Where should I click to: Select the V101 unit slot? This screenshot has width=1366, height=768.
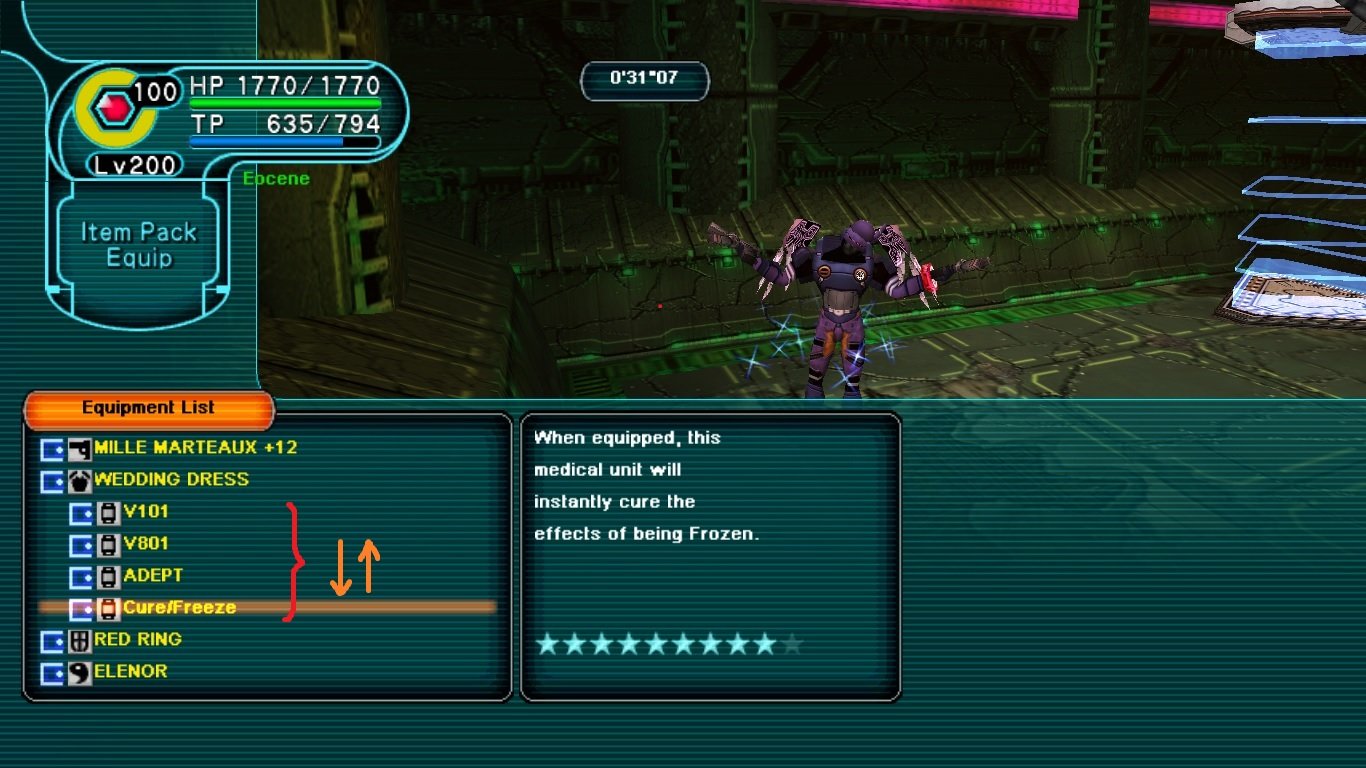(146, 512)
